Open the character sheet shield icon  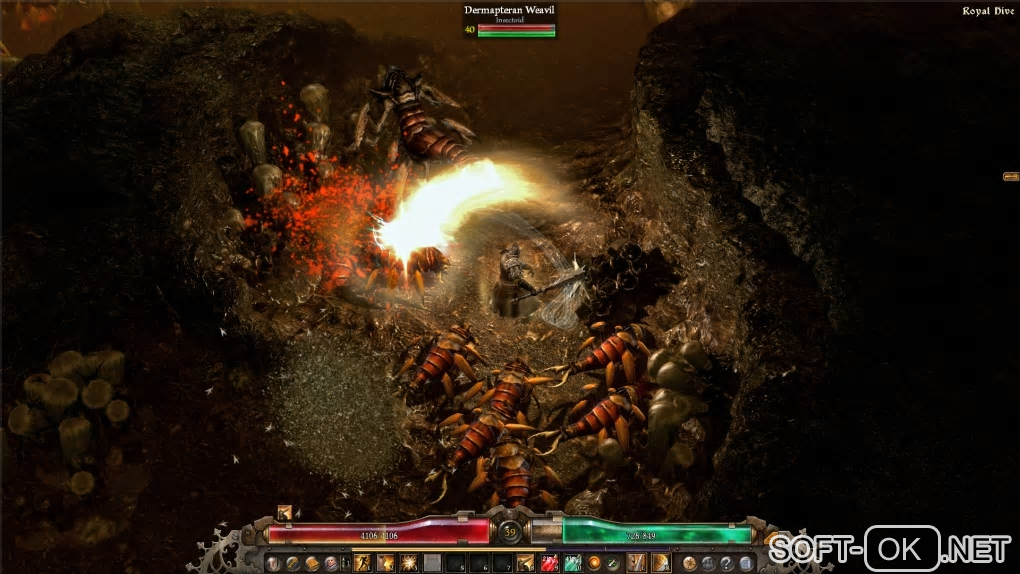(273, 563)
